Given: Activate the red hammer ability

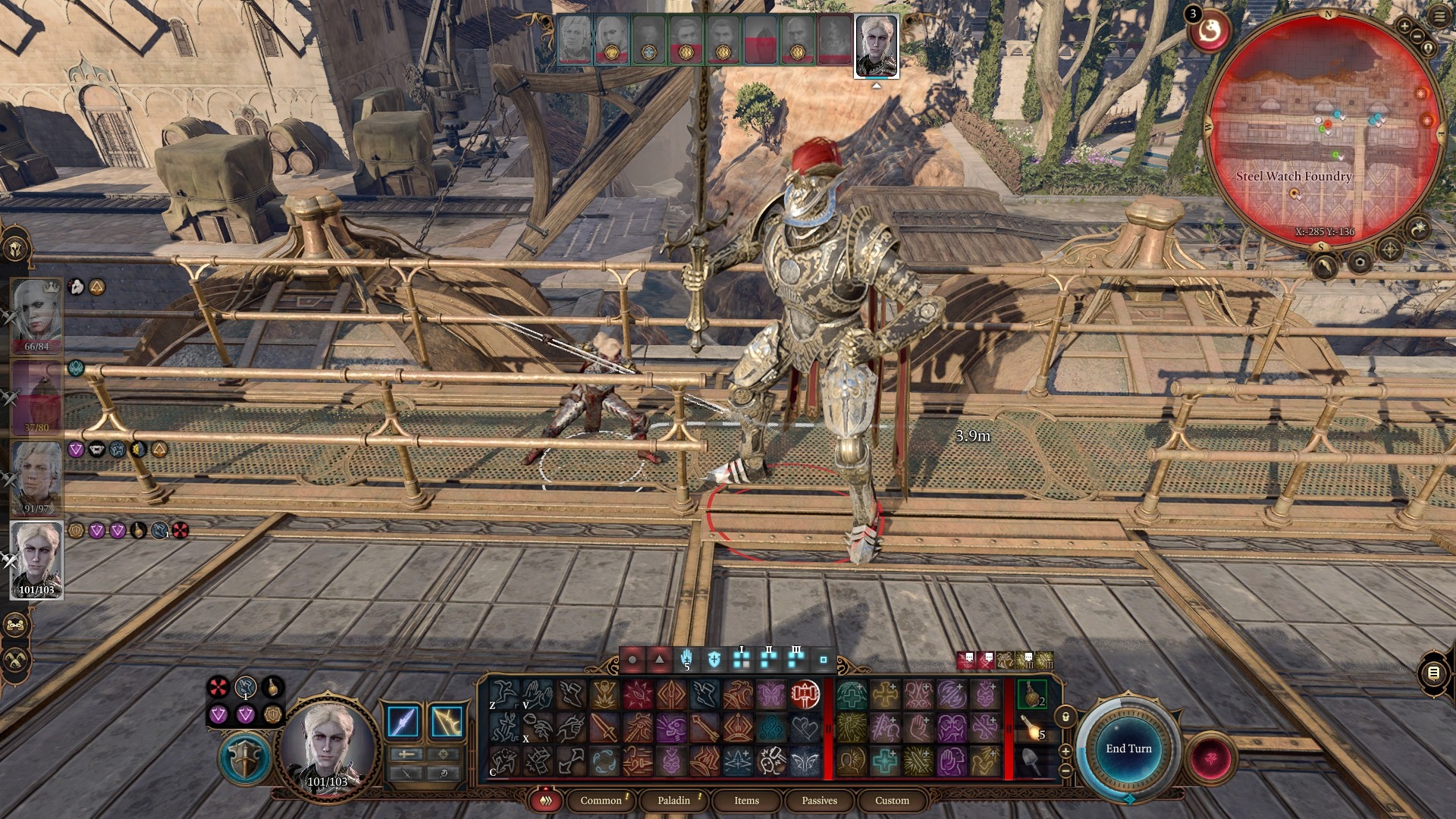Looking at the screenshot, I should coord(805,694).
